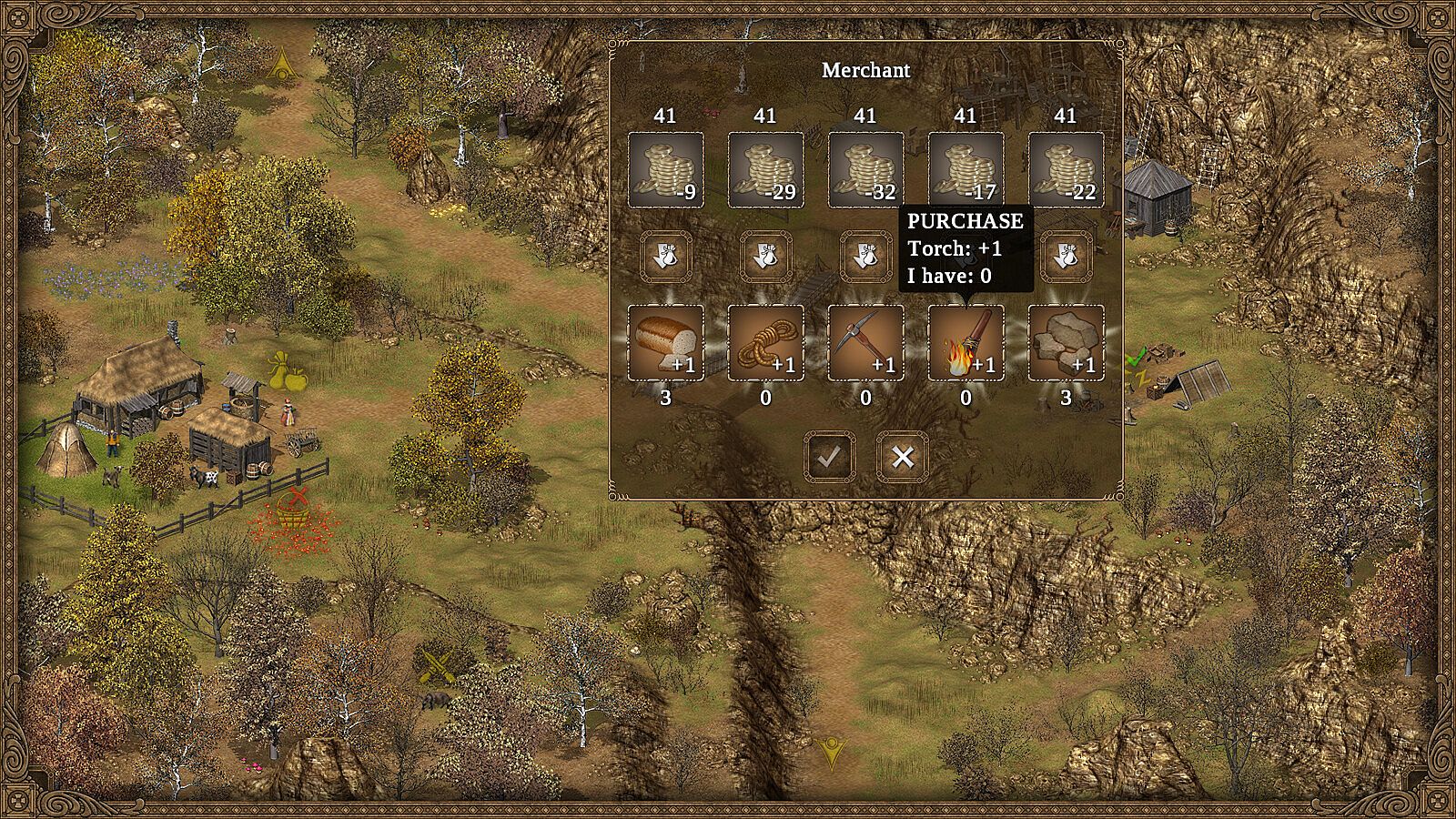Pick the coin stack marked -32
Image resolution: width=1456 pixels, height=819 pixels.
pyautogui.click(x=865, y=170)
